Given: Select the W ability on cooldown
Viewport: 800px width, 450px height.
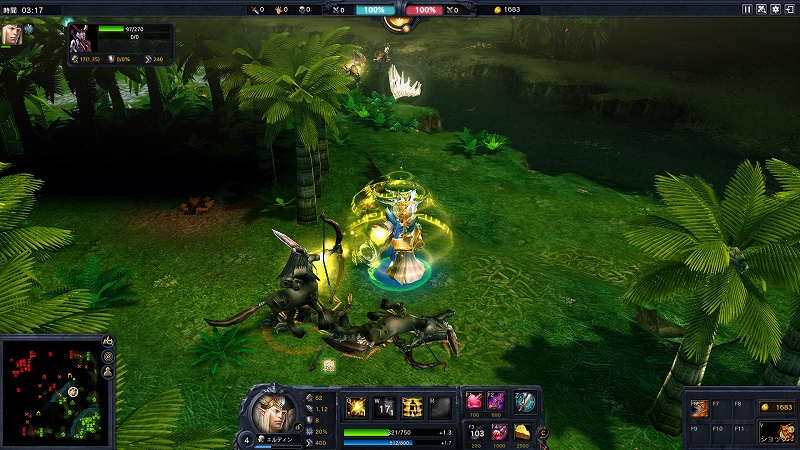Looking at the screenshot, I should [x=384, y=406].
